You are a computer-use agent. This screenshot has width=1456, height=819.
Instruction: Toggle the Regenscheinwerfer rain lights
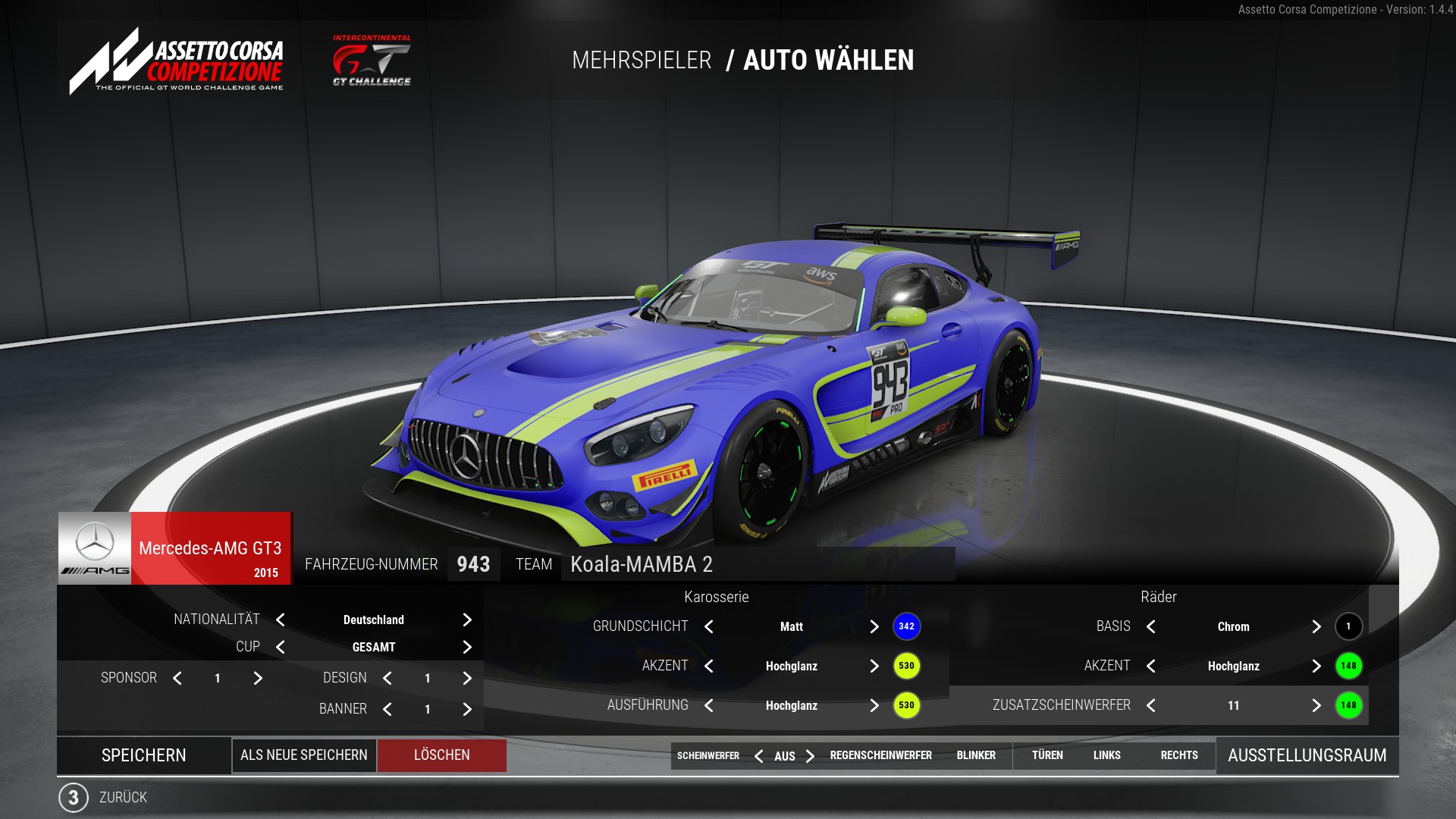(880, 755)
